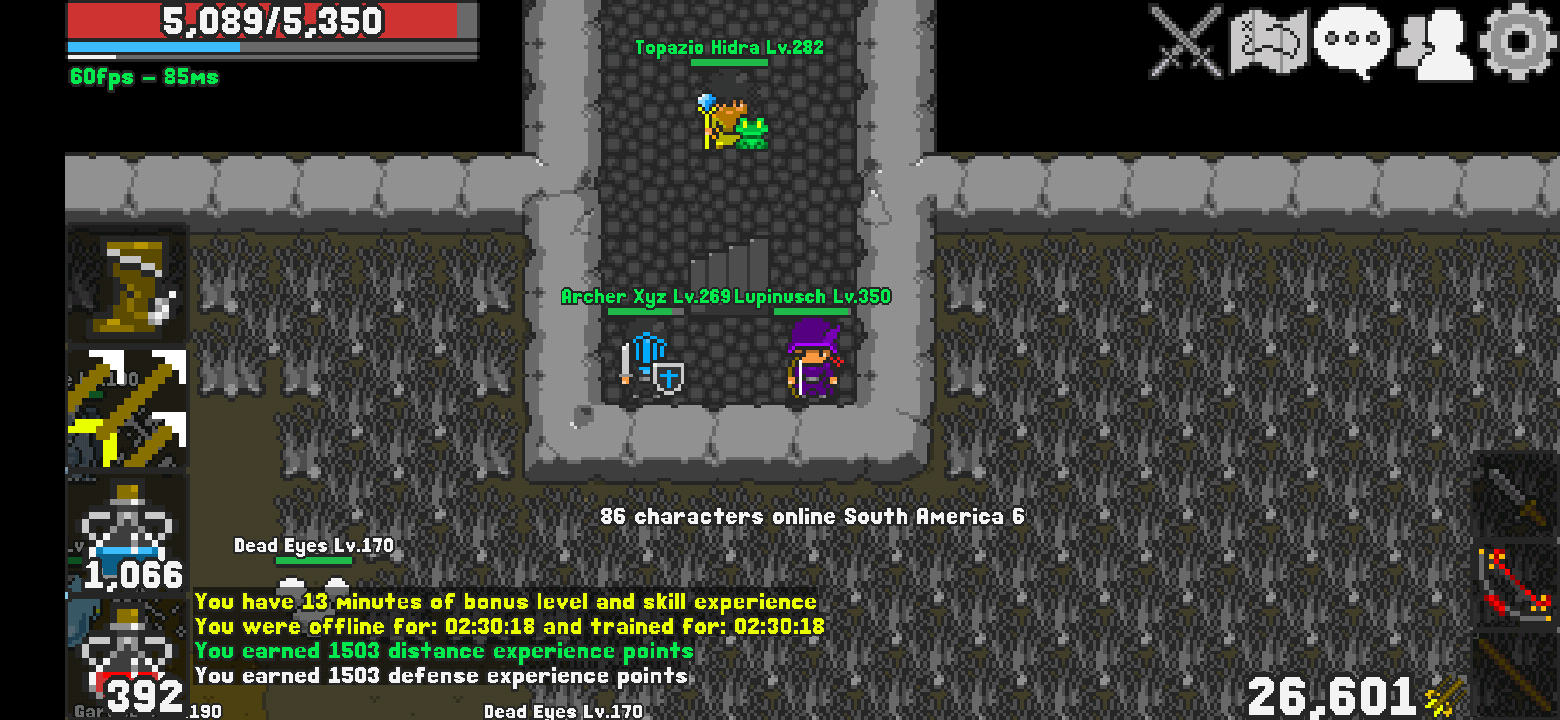
Task: Activate the multi-arrow skill
Action: [128, 408]
